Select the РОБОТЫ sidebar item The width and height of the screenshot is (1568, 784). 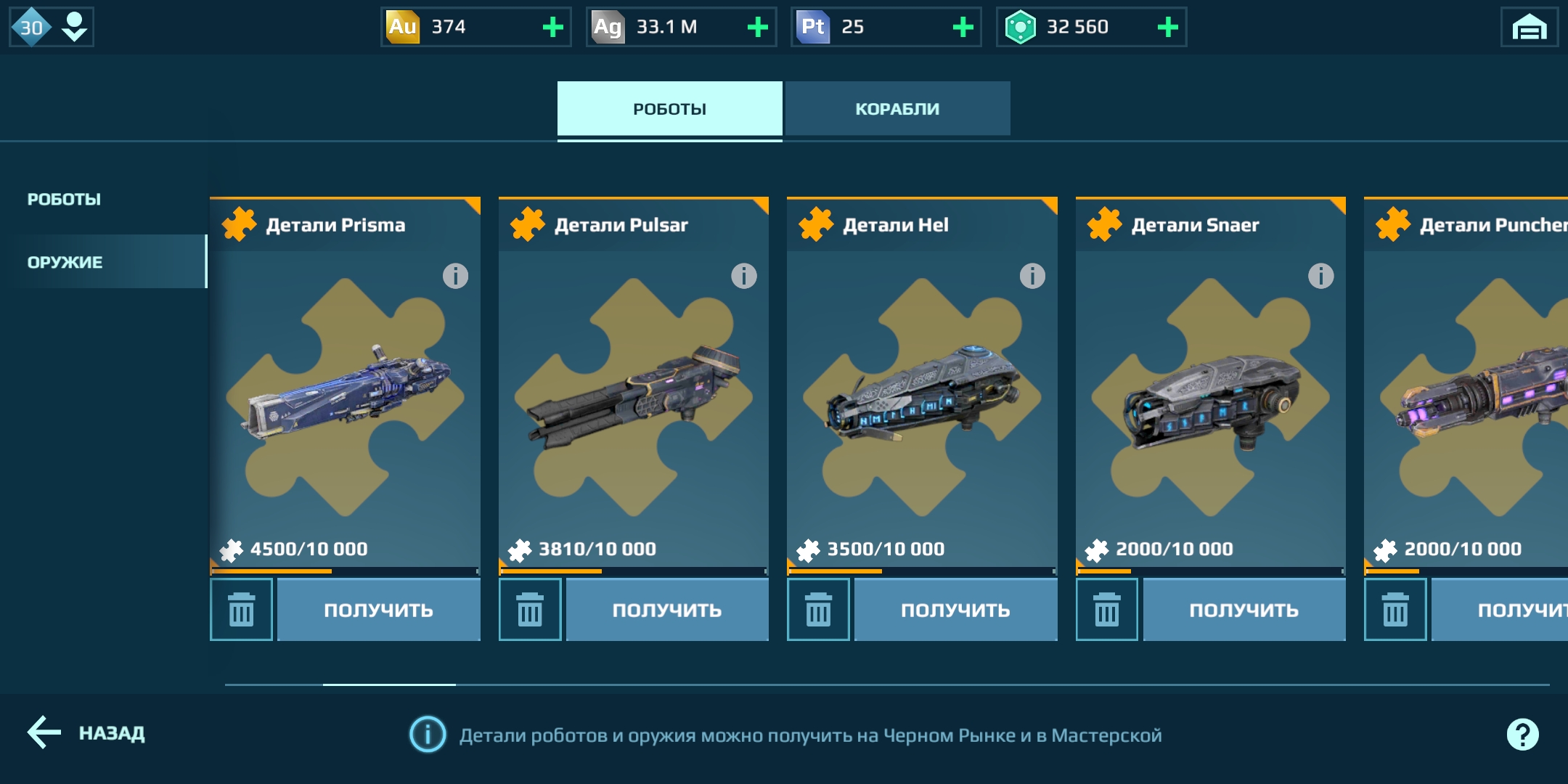(x=65, y=197)
